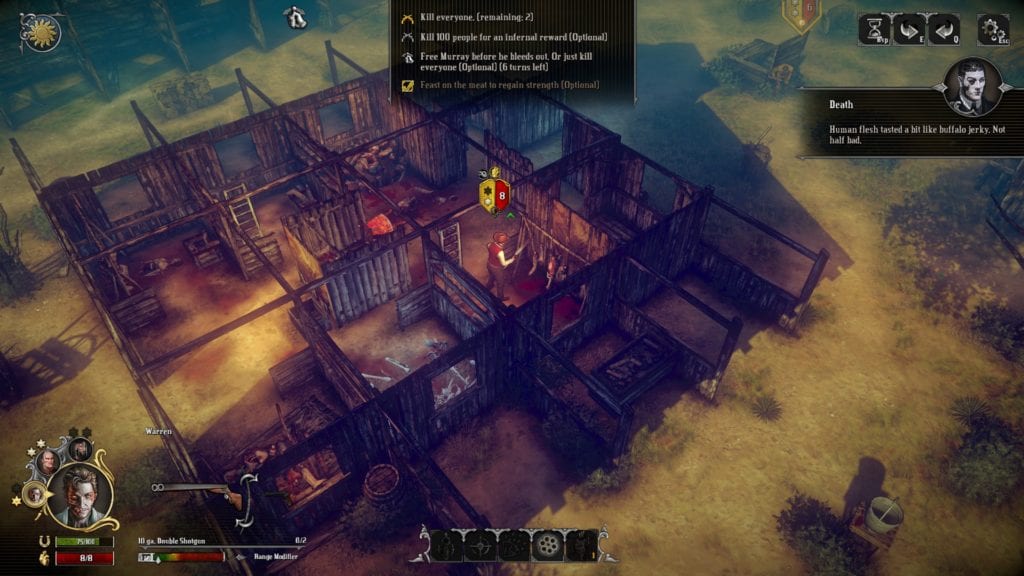Image resolution: width=1024 pixels, height=576 pixels.
Task: Rotate camera with the left-turn arrow button
Action: point(943,29)
